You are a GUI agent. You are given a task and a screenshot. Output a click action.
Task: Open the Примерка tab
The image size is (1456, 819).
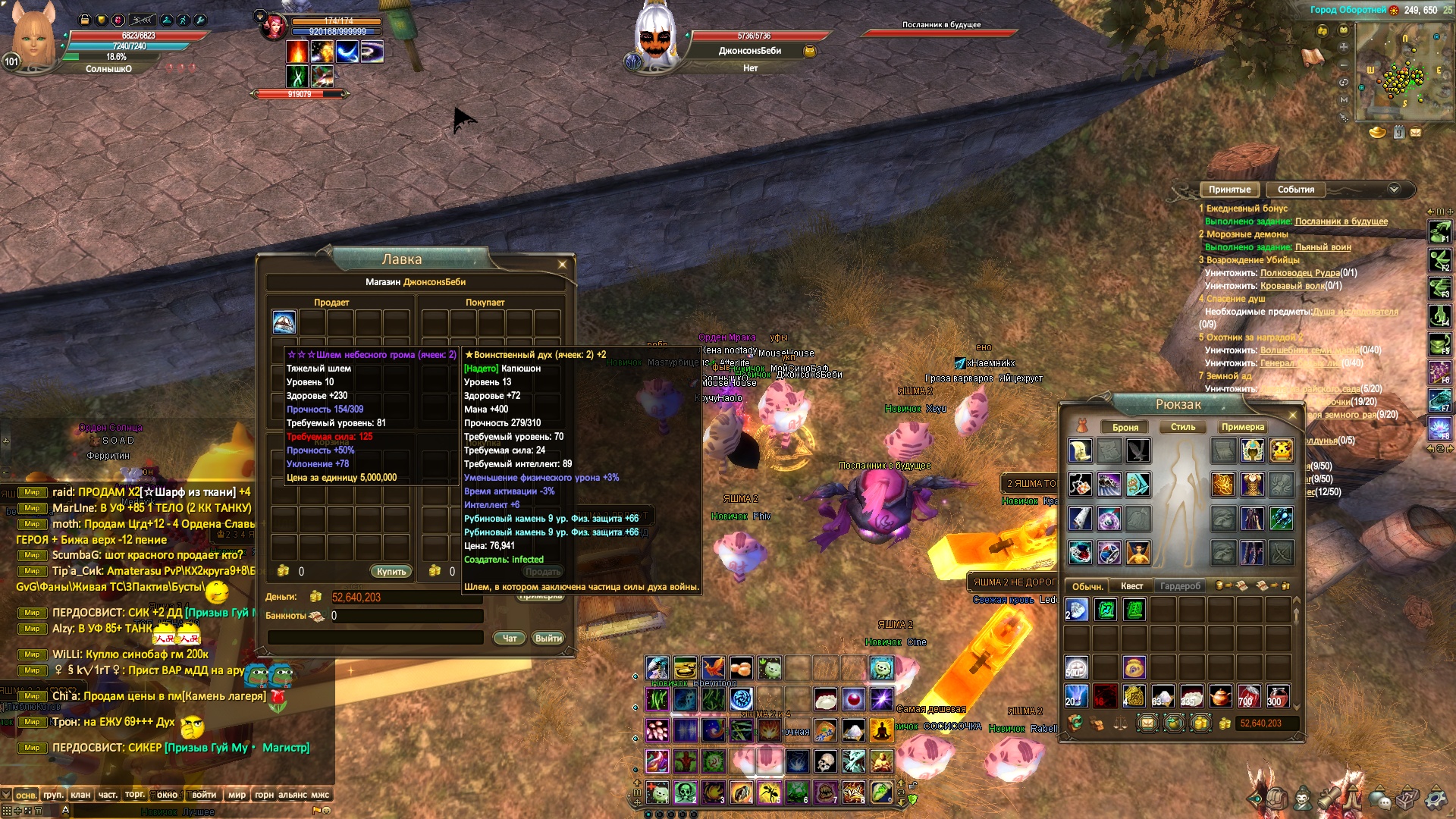click(x=1242, y=427)
